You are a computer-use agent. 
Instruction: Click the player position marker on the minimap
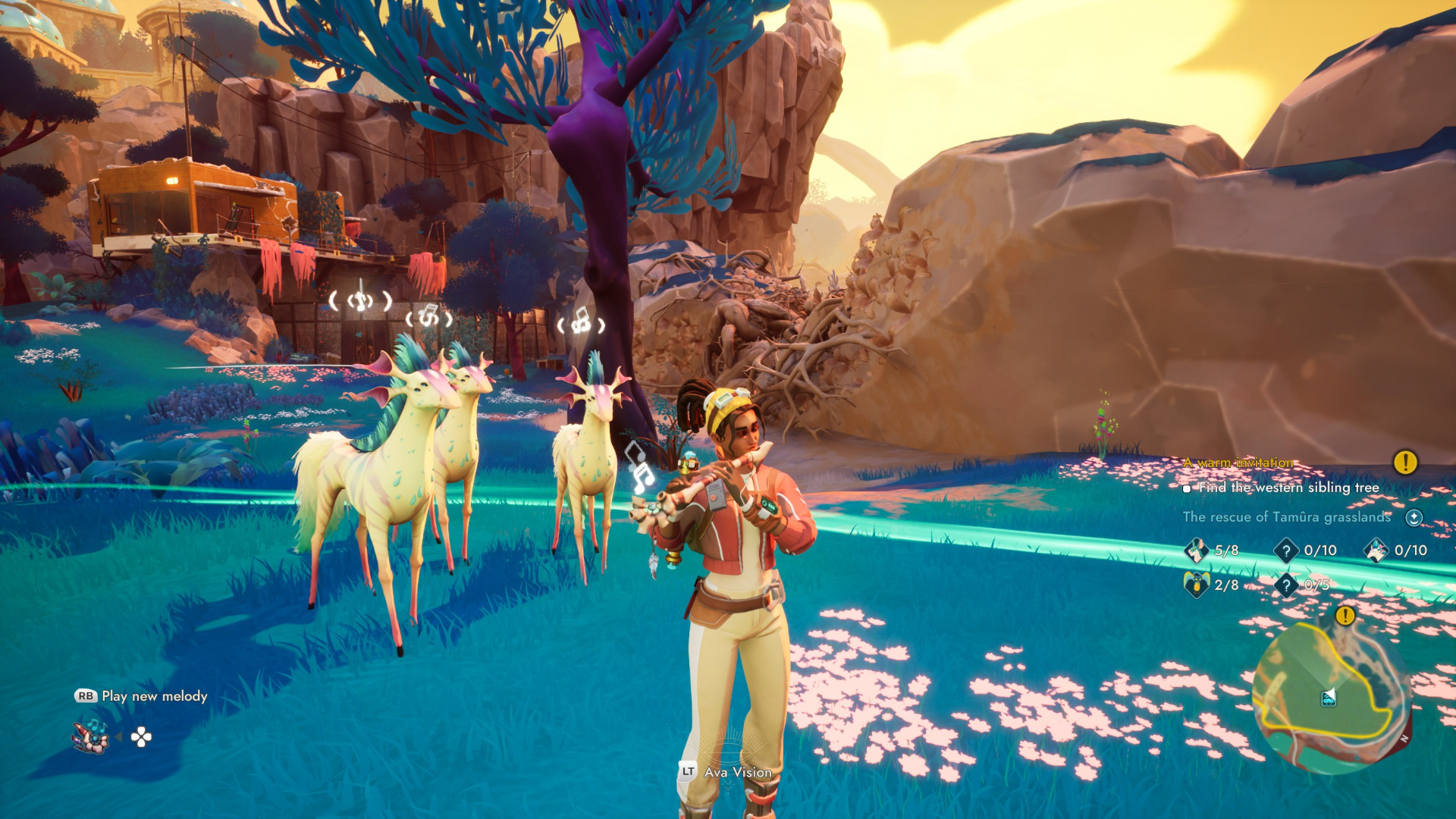tap(1329, 698)
